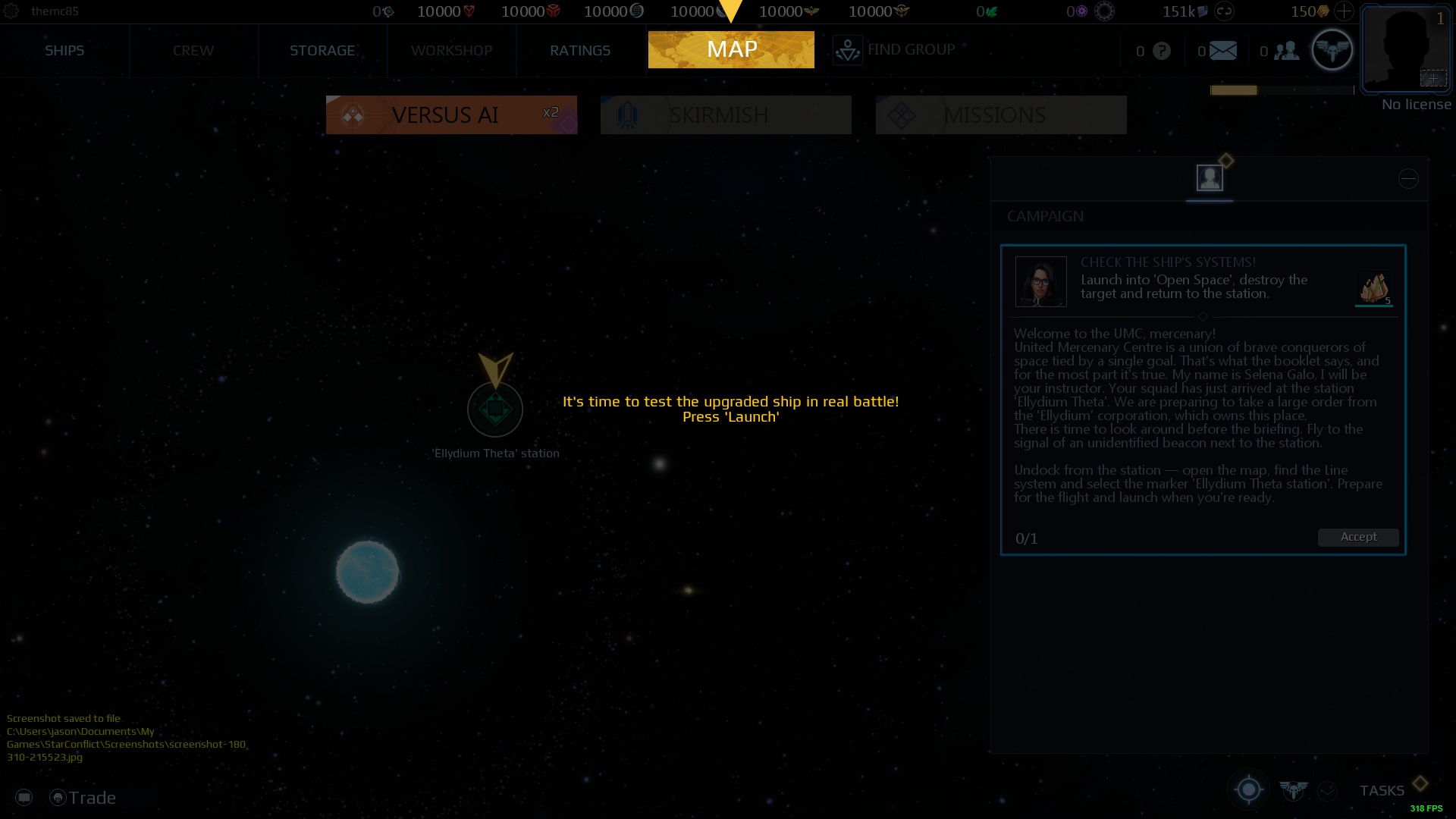Screen dimensions: 1456x819
Task: Select the navigation beacon icon bottom right
Action: tap(1247, 789)
